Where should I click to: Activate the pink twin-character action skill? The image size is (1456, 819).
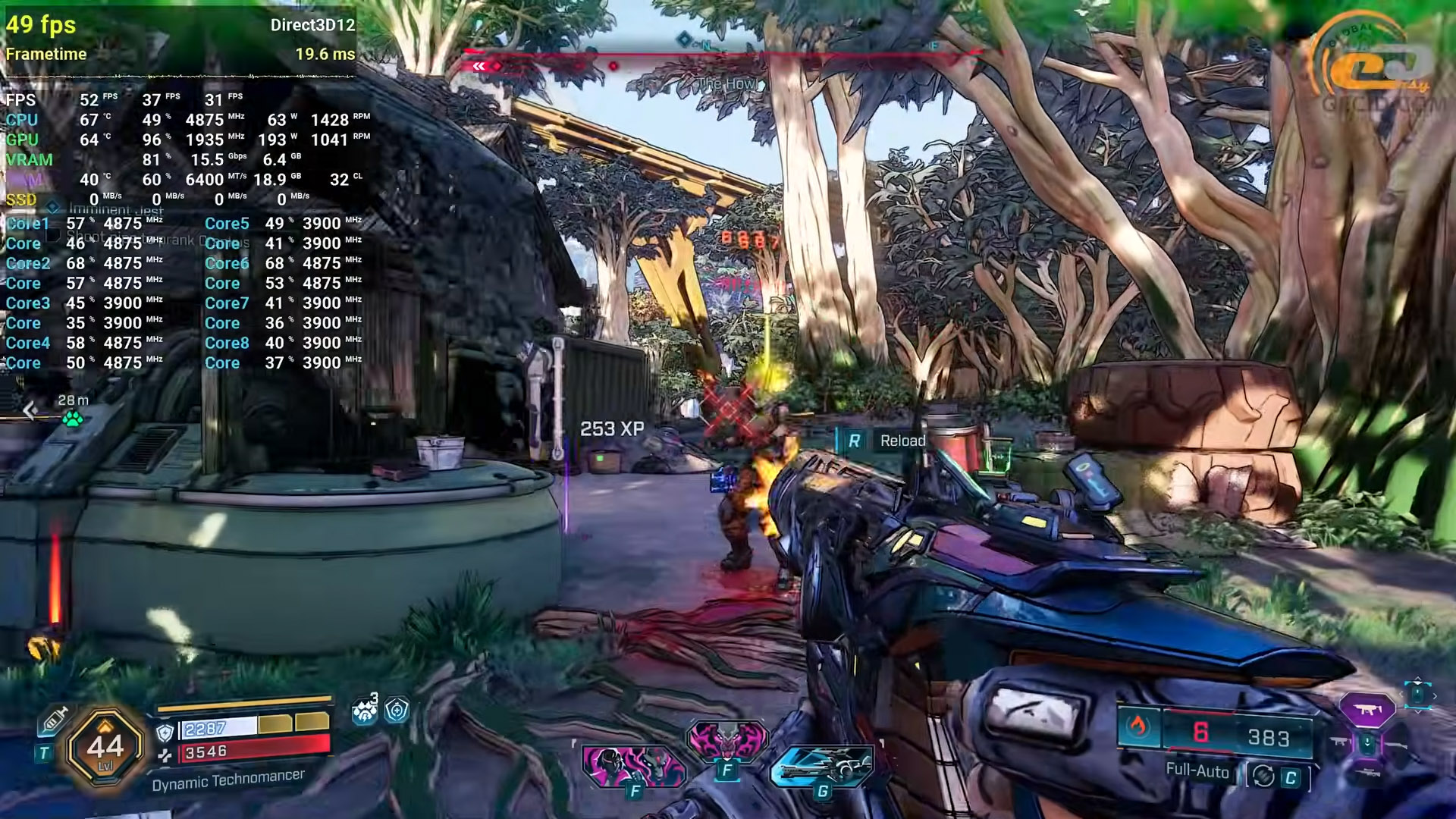[633, 764]
